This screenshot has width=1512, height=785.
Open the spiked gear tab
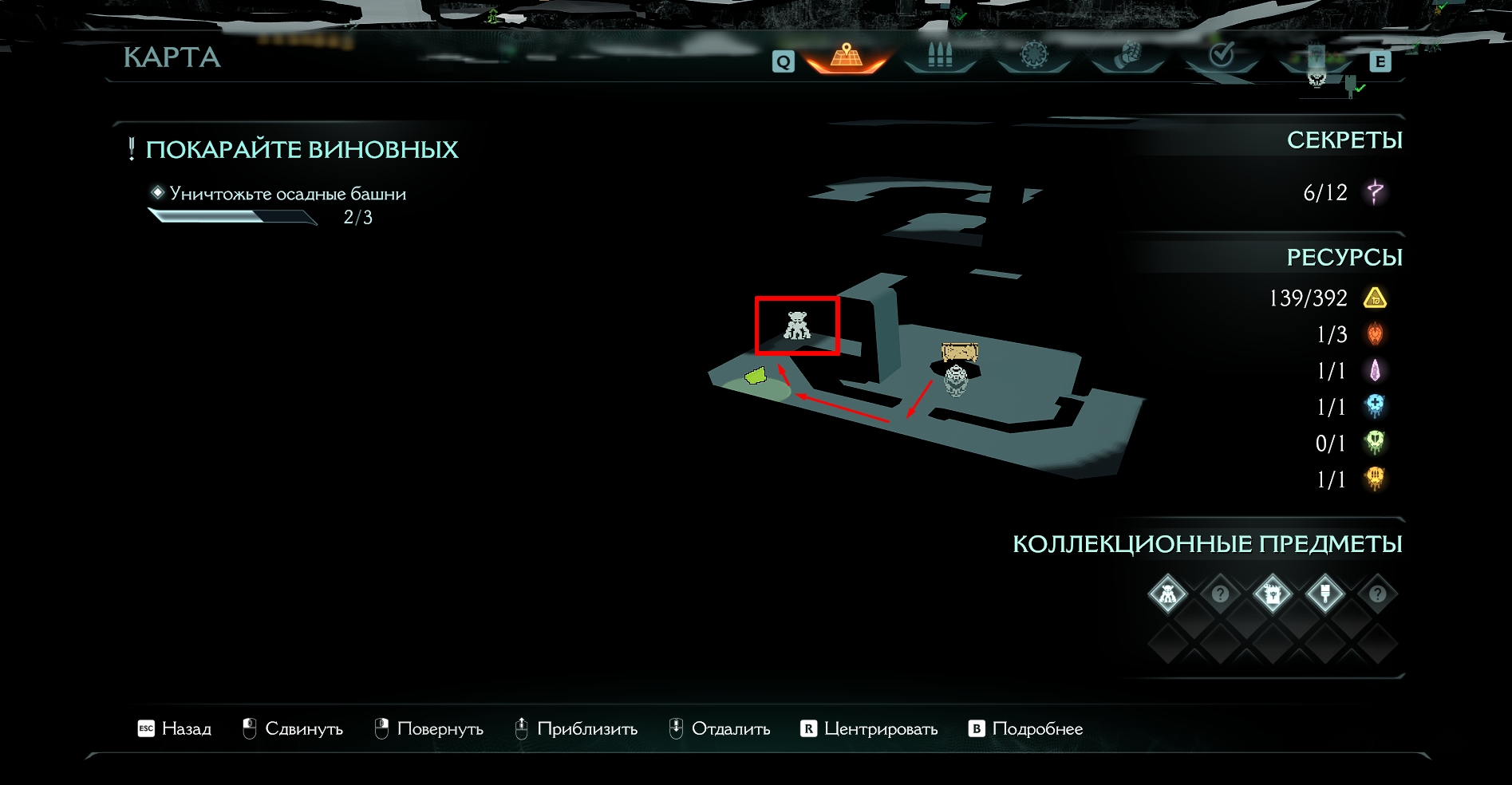pyautogui.click(x=1033, y=56)
